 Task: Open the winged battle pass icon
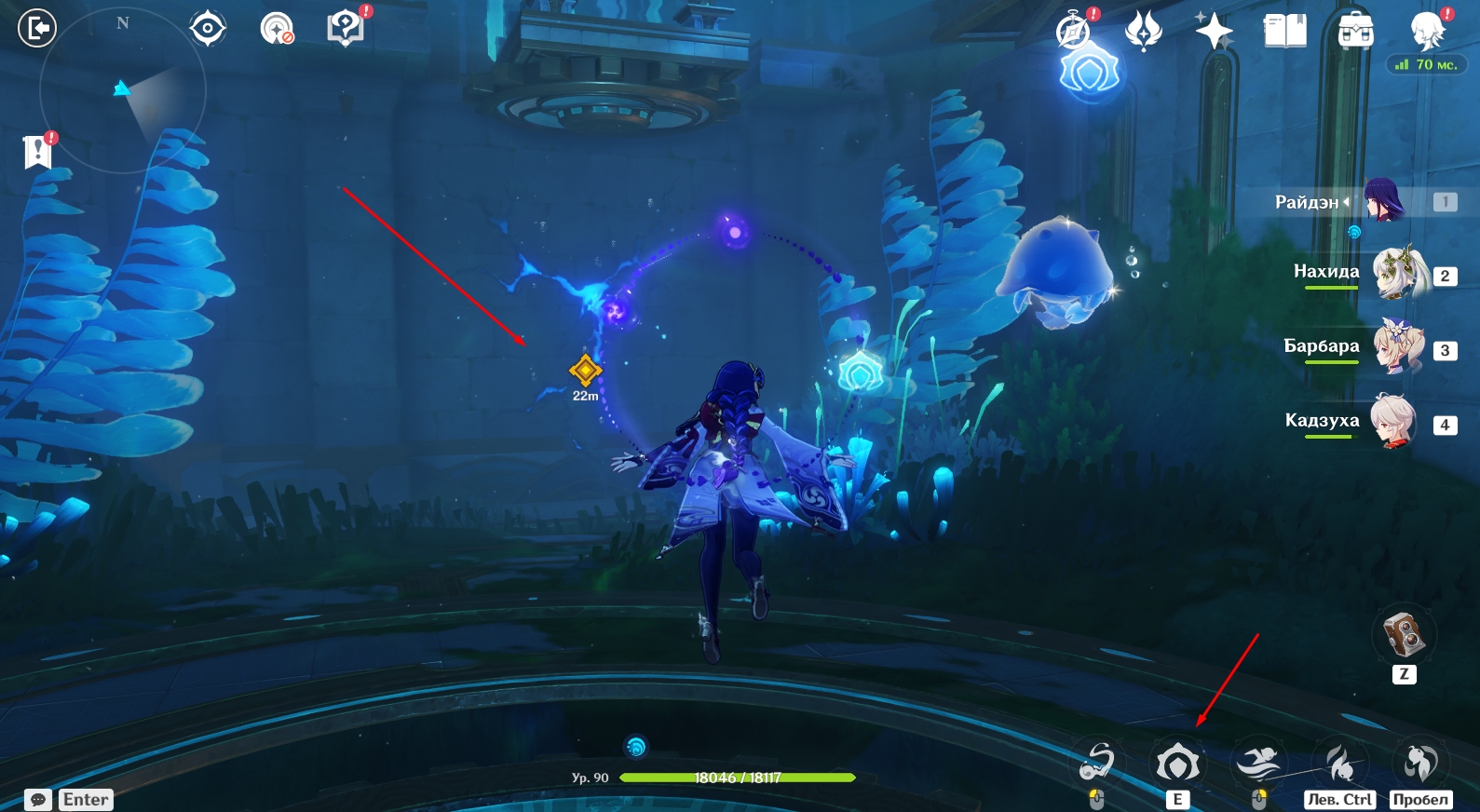[1143, 31]
